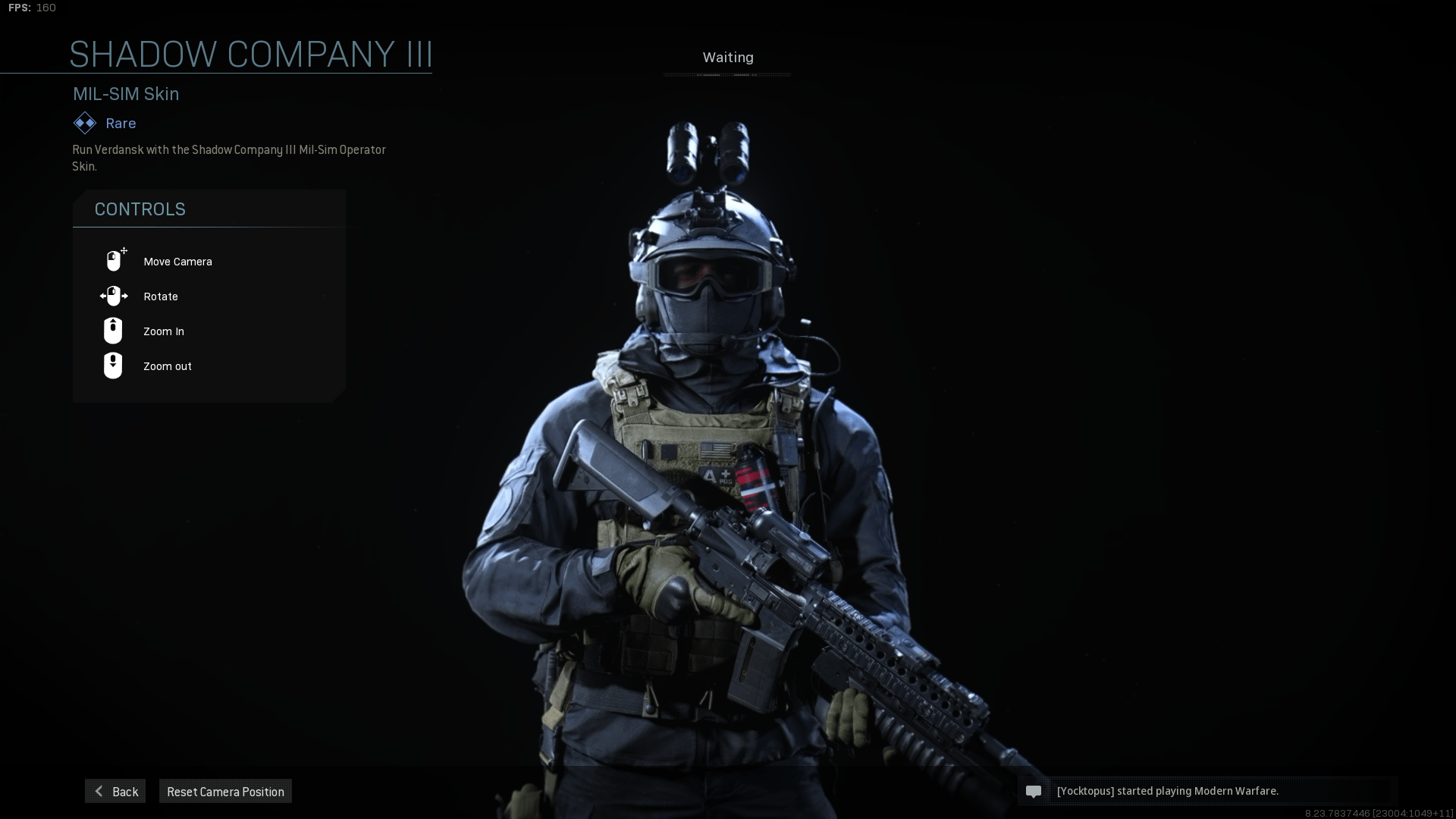Click Reset Camera Position
The height and width of the screenshot is (819, 1456).
(224, 791)
